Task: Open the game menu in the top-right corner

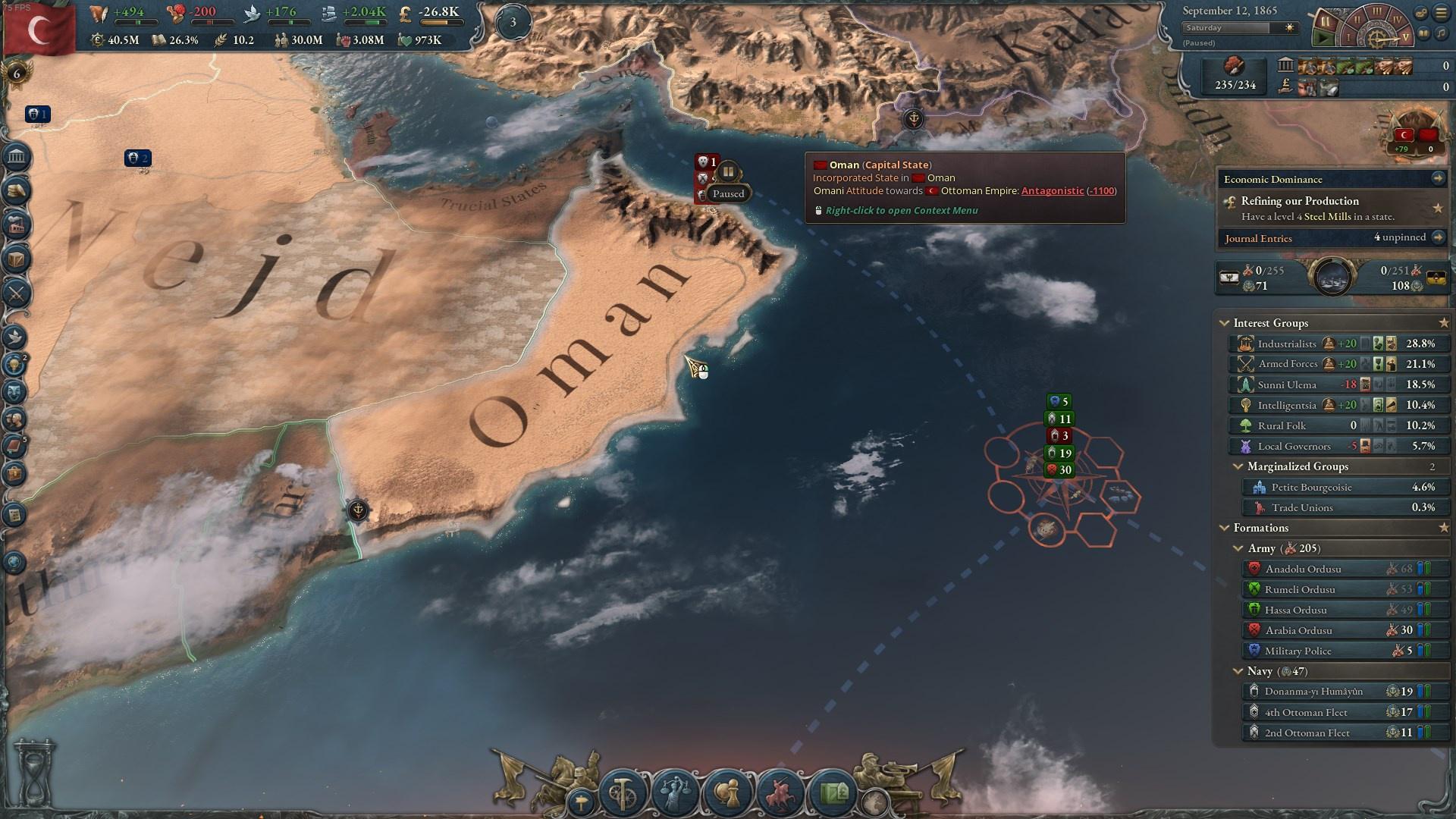Action: (1441, 13)
